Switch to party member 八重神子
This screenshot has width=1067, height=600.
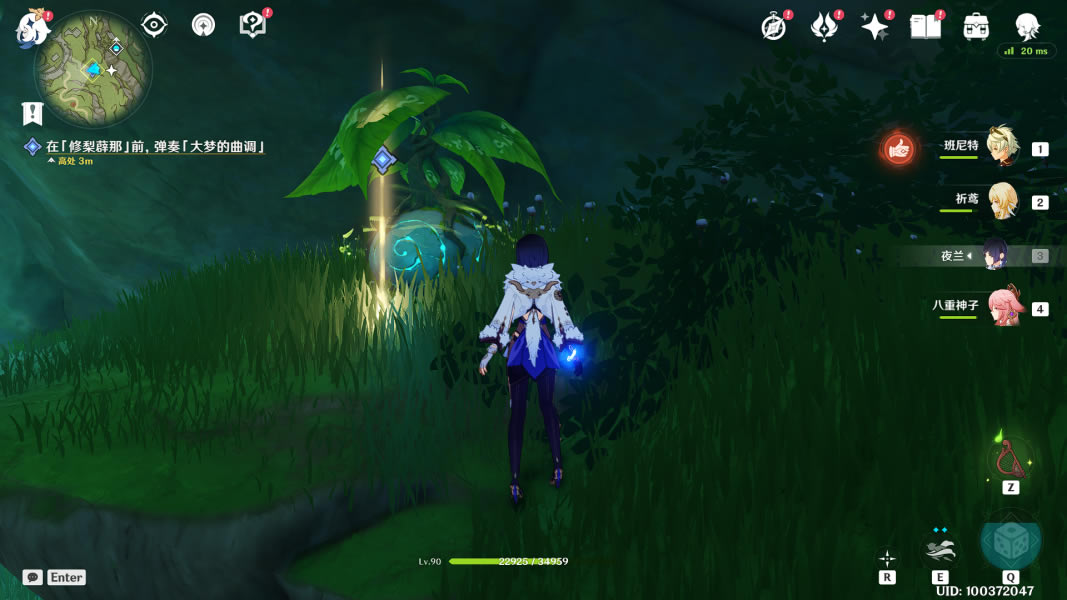pos(1003,307)
